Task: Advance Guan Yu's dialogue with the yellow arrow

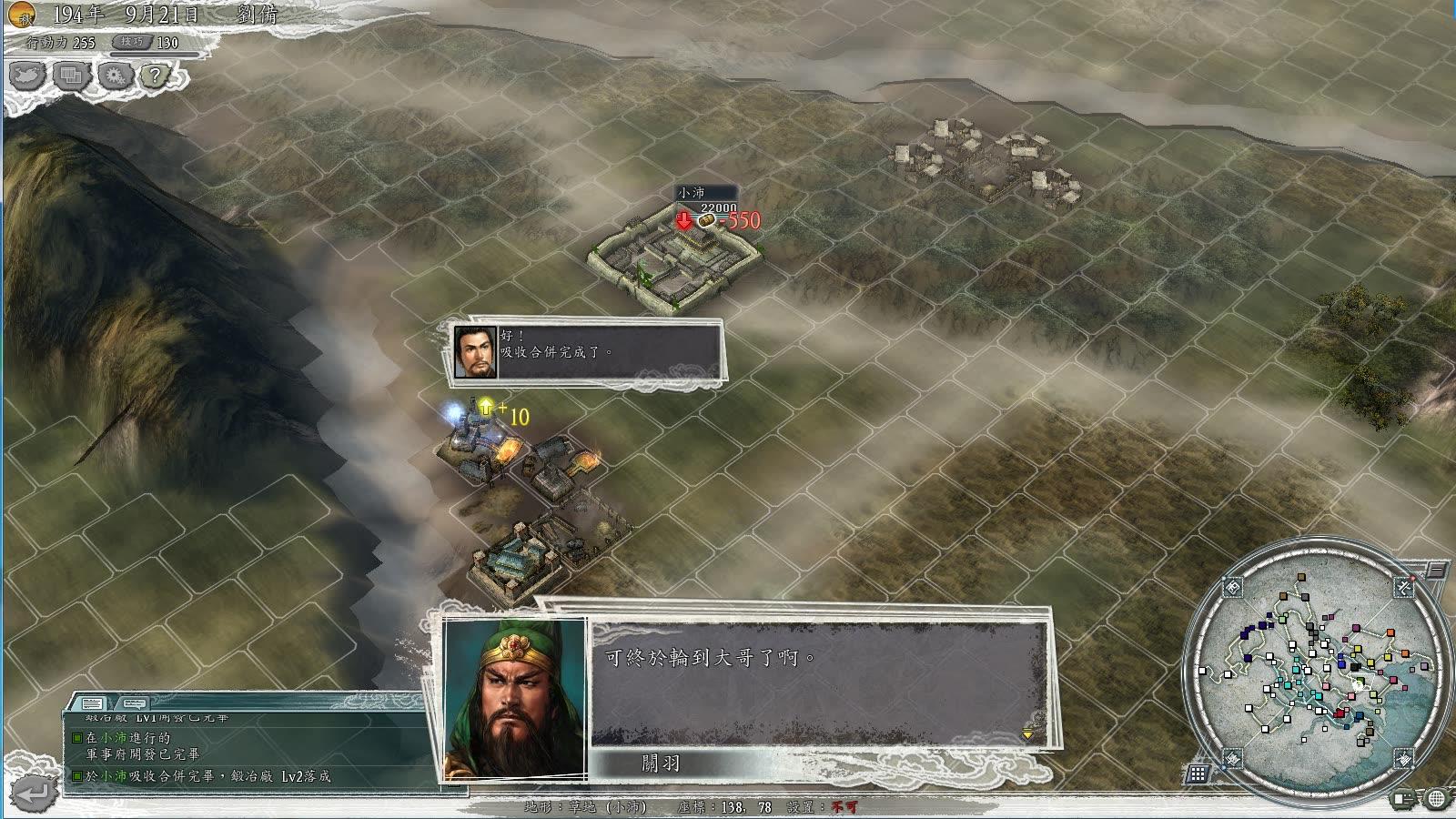Action: (1027, 733)
